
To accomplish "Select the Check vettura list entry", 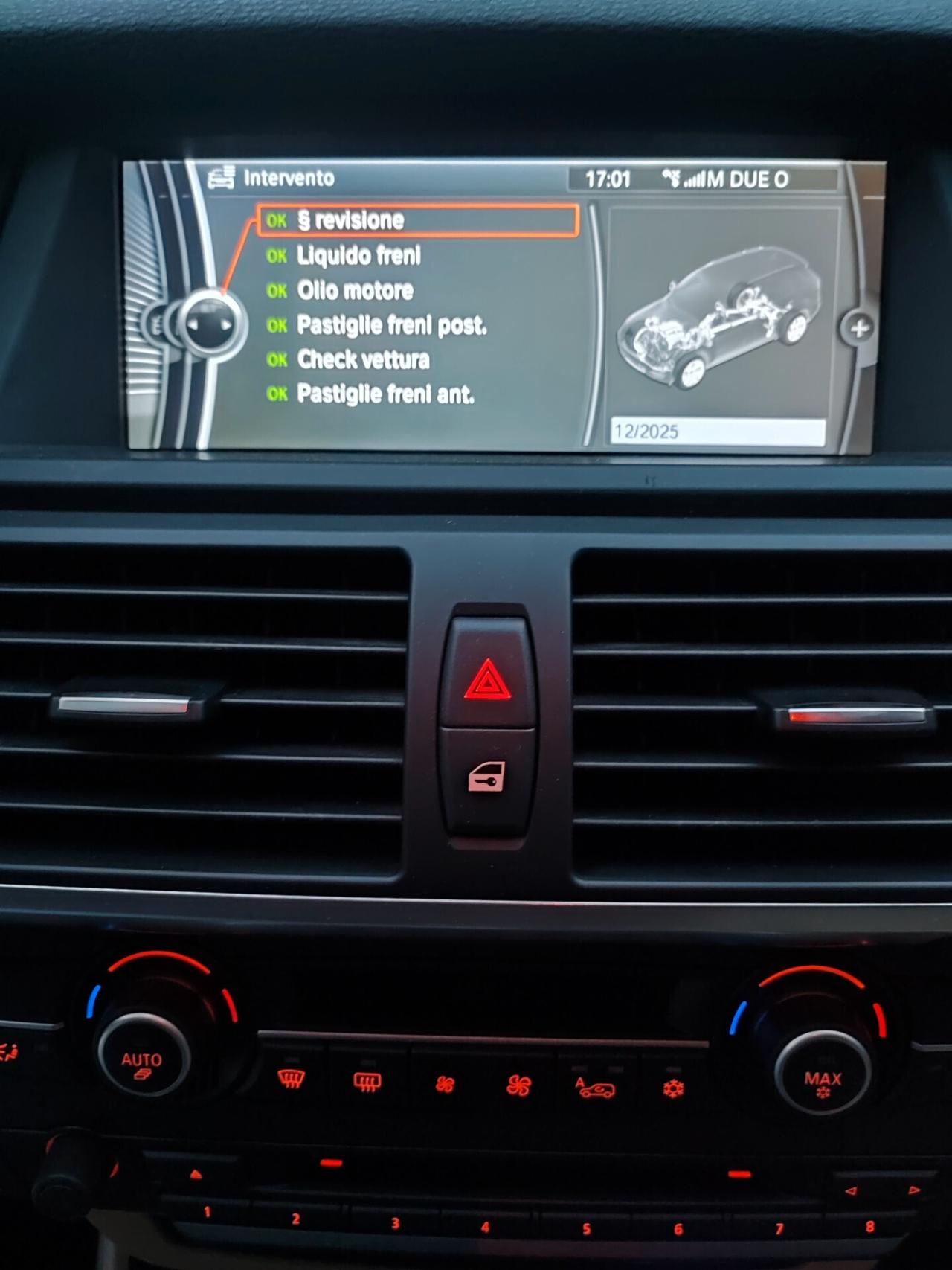I will (x=362, y=360).
